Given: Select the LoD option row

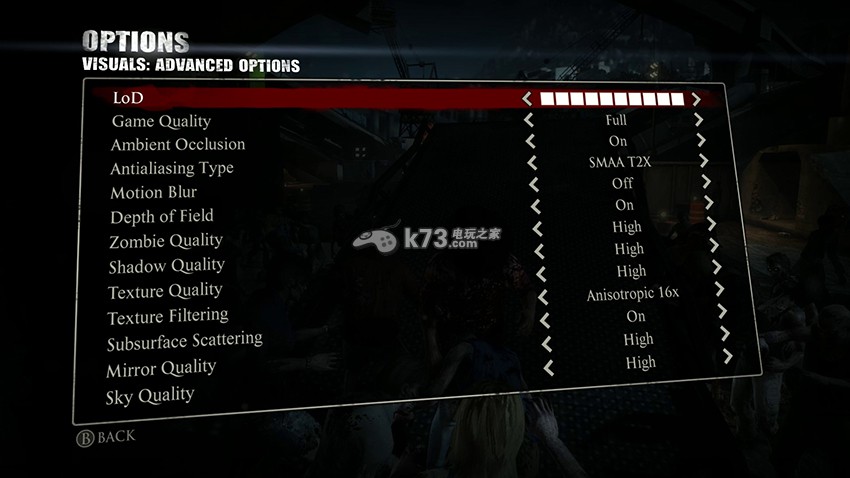Looking at the screenshot, I should (x=129, y=98).
